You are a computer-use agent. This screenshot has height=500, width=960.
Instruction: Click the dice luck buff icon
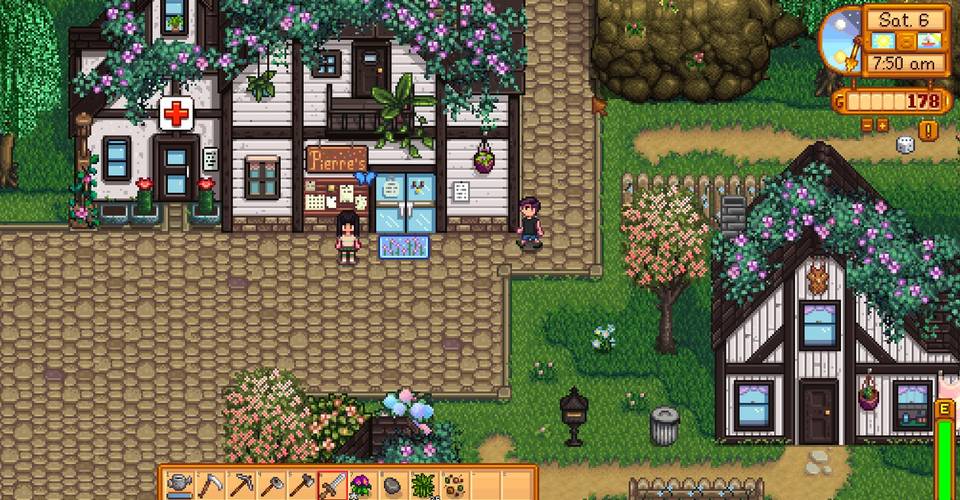pos(905,145)
